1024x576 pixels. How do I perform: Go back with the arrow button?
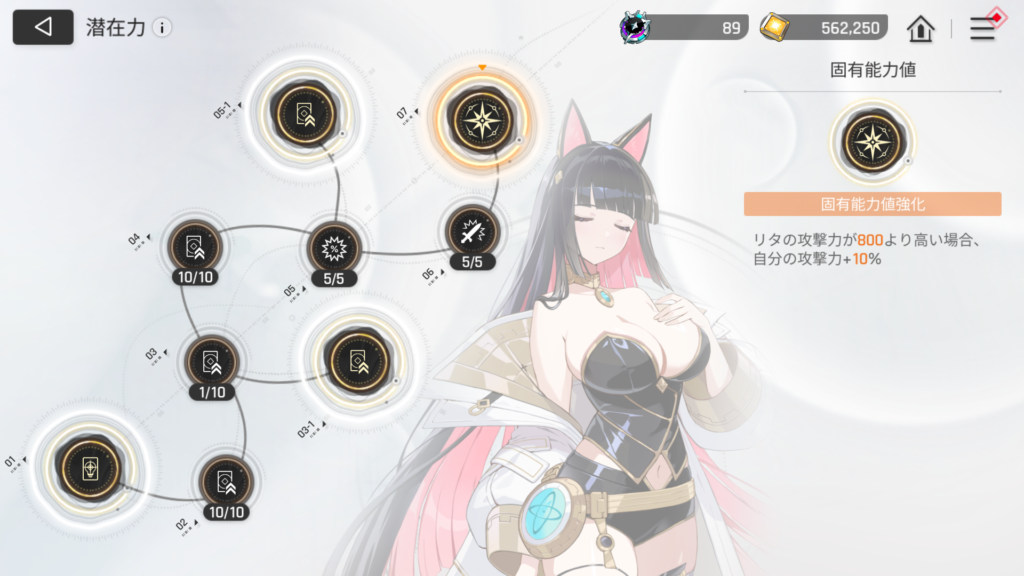coord(42,27)
